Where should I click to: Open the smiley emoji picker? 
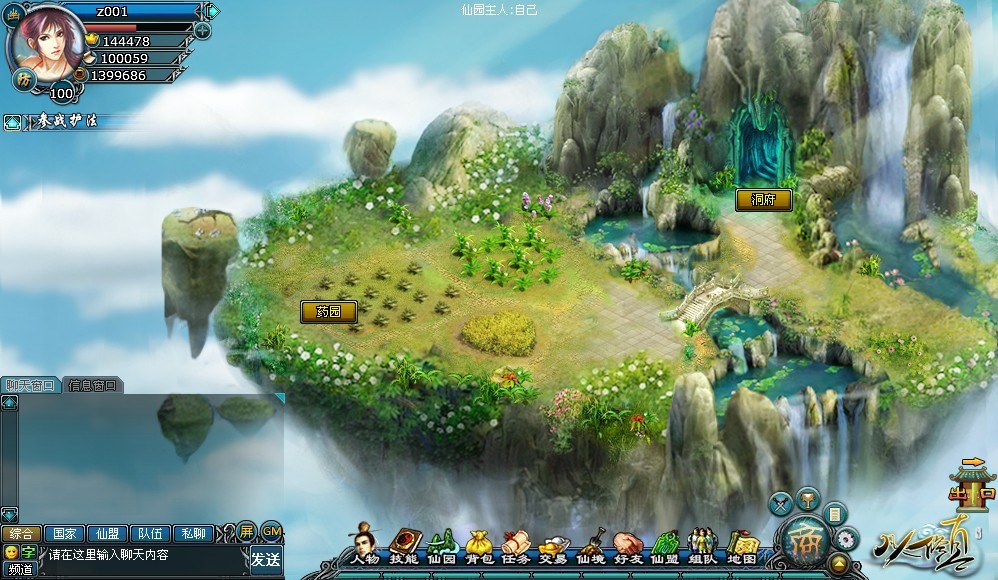[x=11, y=552]
